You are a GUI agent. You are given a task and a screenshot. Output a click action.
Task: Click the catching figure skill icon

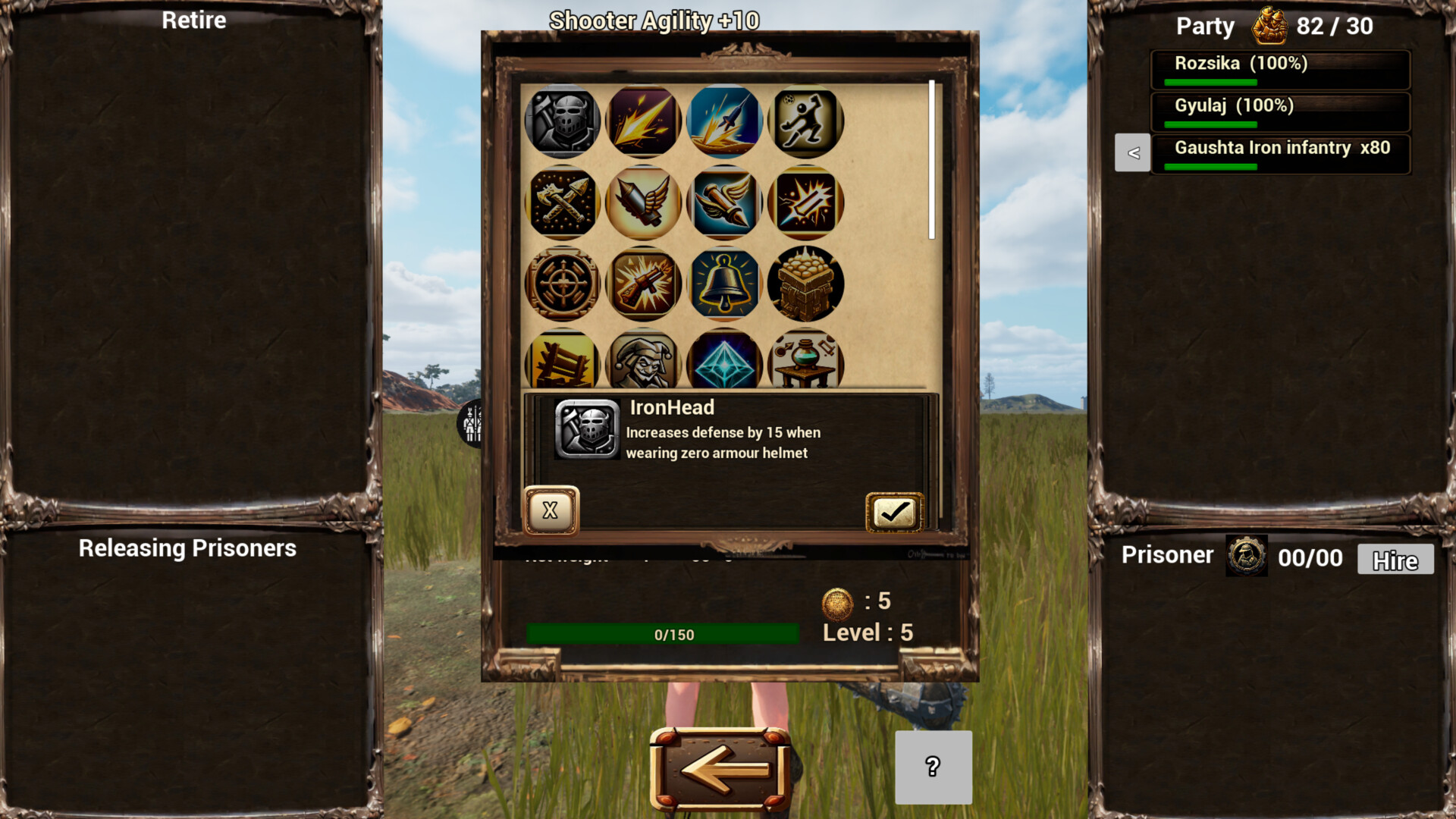pyautogui.click(x=805, y=121)
